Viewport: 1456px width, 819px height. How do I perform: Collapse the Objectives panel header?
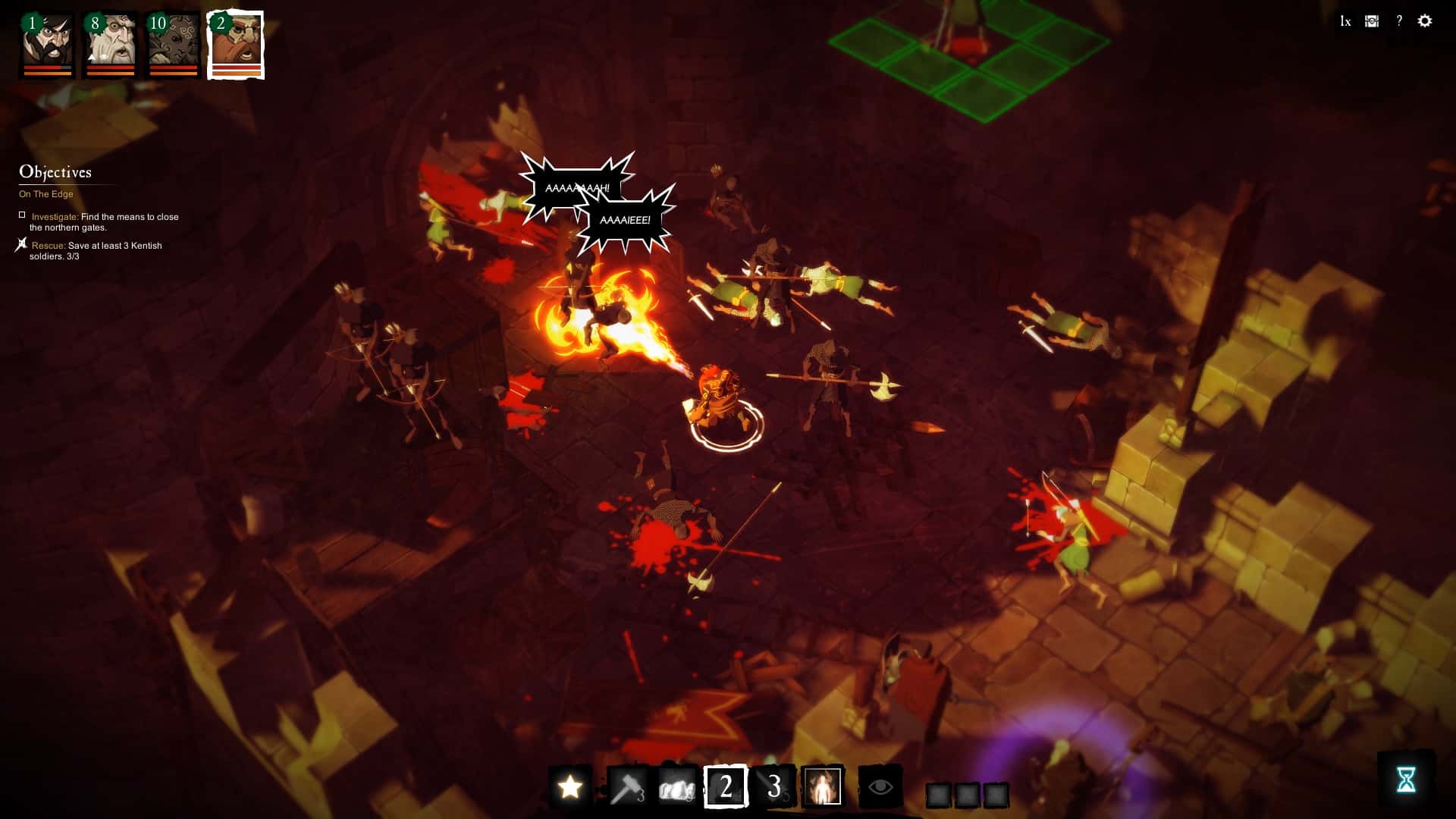tap(57, 172)
